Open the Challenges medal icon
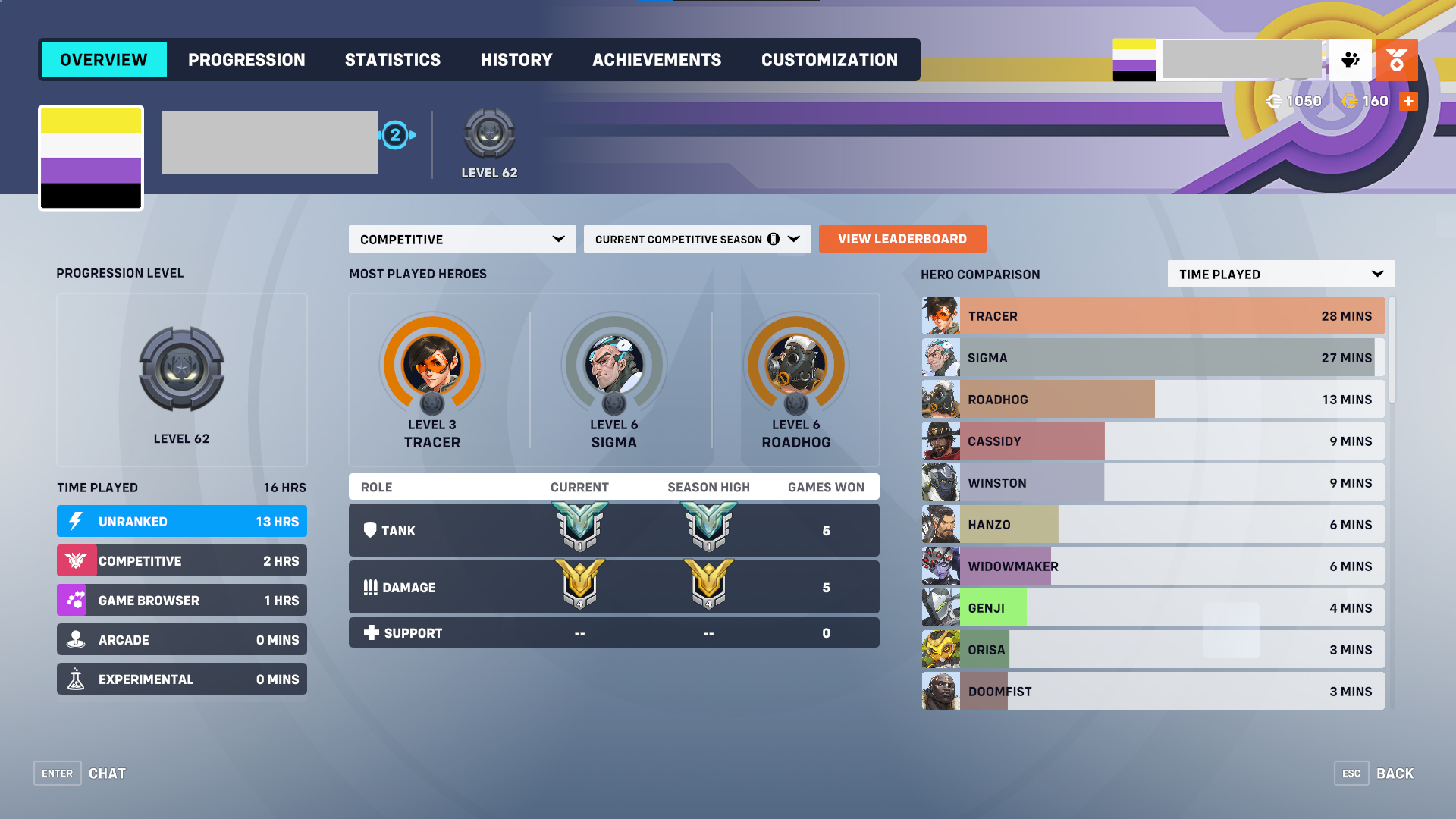 pos(1396,60)
